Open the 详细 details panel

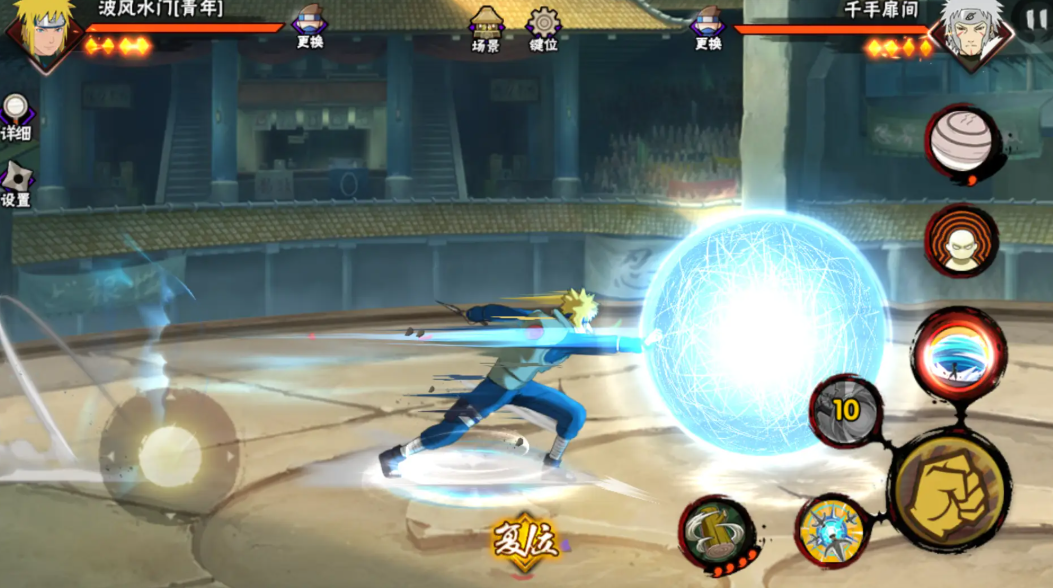[x=16, y=116]
